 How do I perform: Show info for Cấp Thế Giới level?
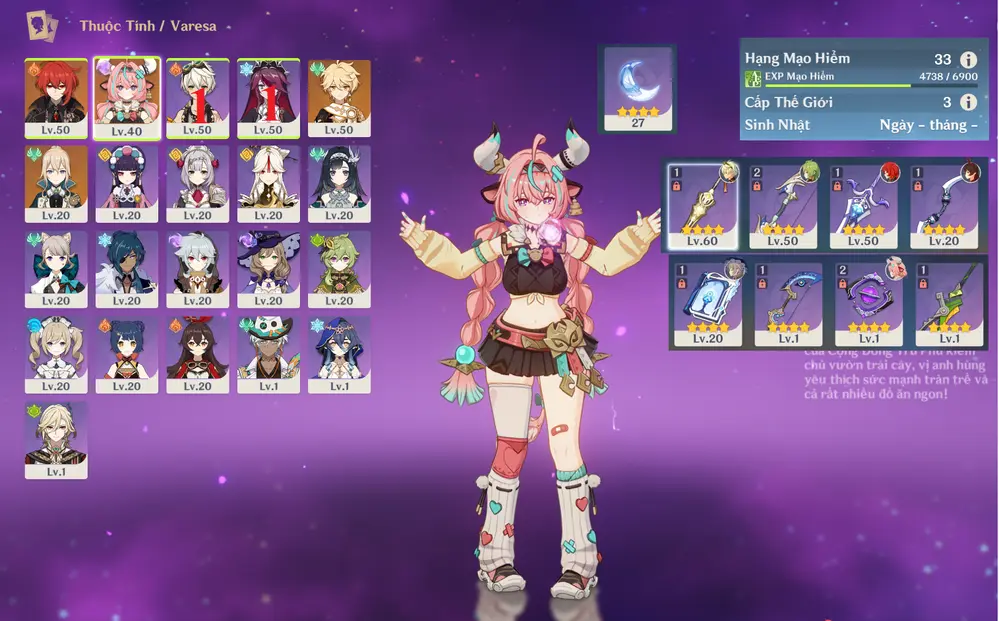coord(967,102)
